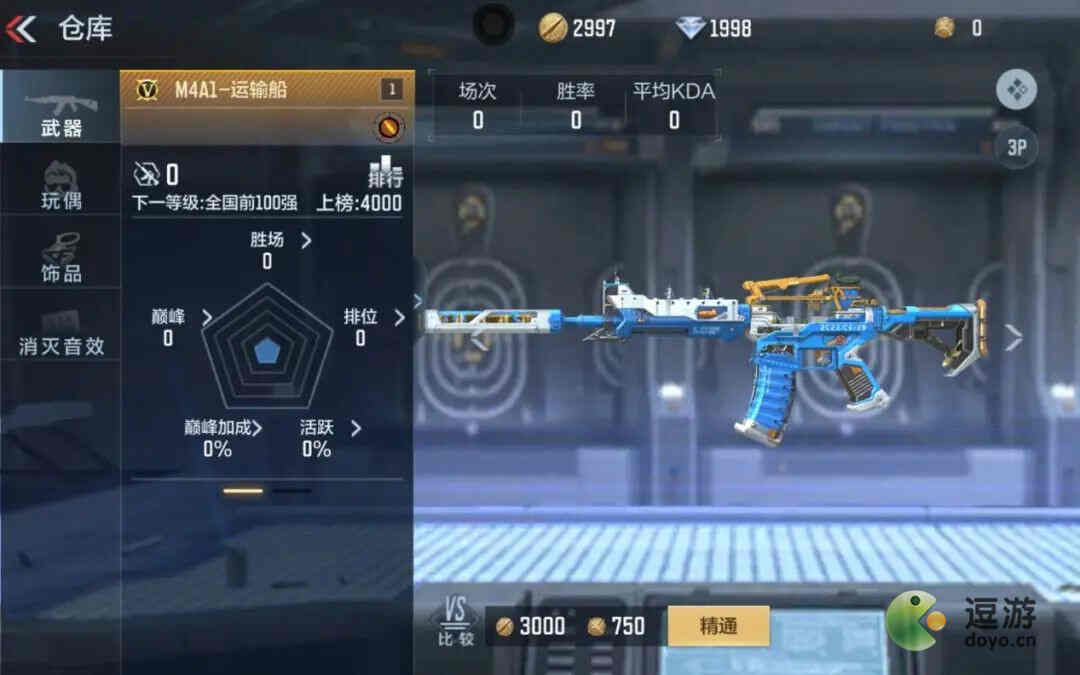
Task: Click the 精通 mastery button
Action: coord(719,626)
